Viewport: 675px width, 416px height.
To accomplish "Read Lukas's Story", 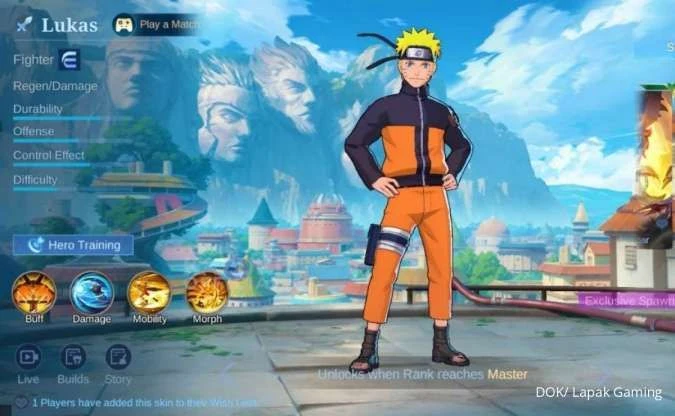I will point(118,358).
